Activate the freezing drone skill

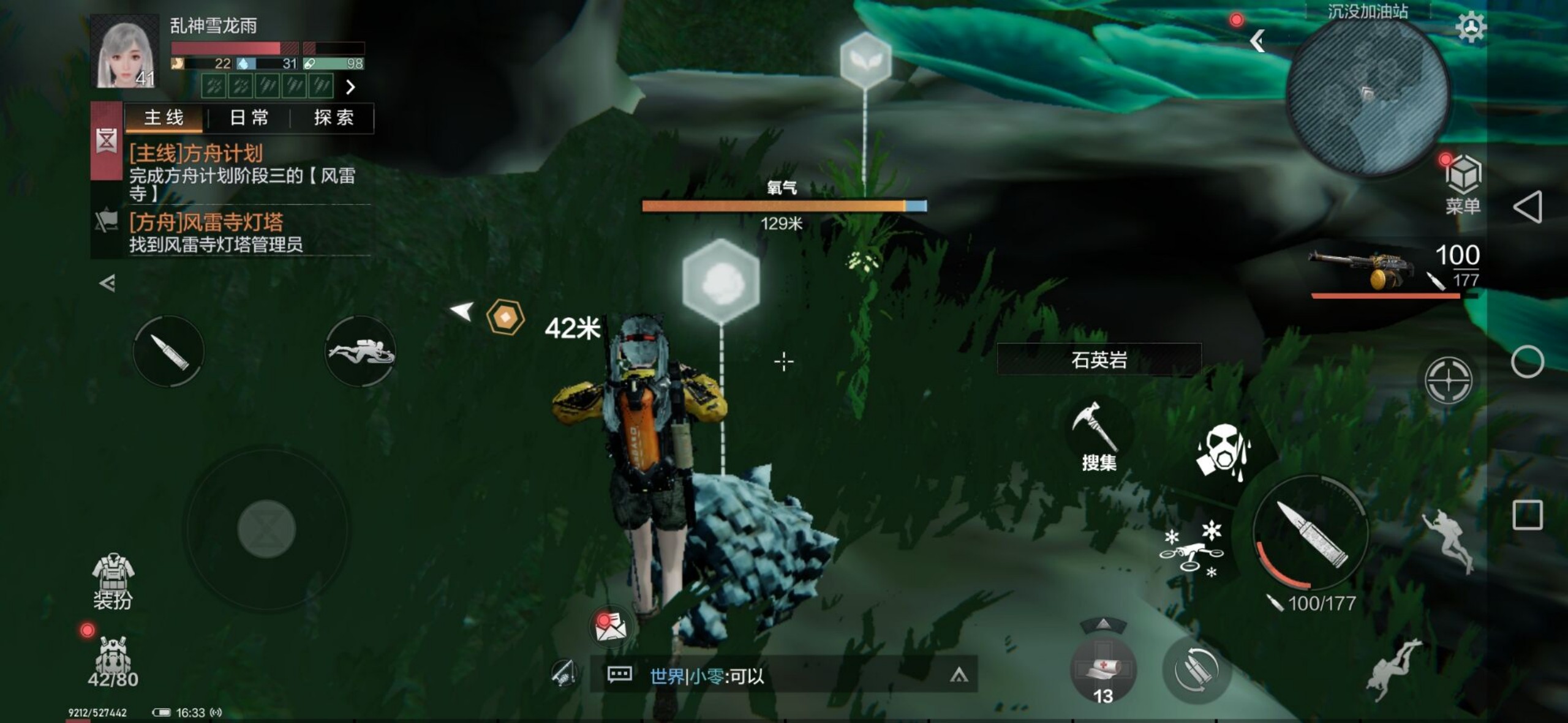[1191, 549]
